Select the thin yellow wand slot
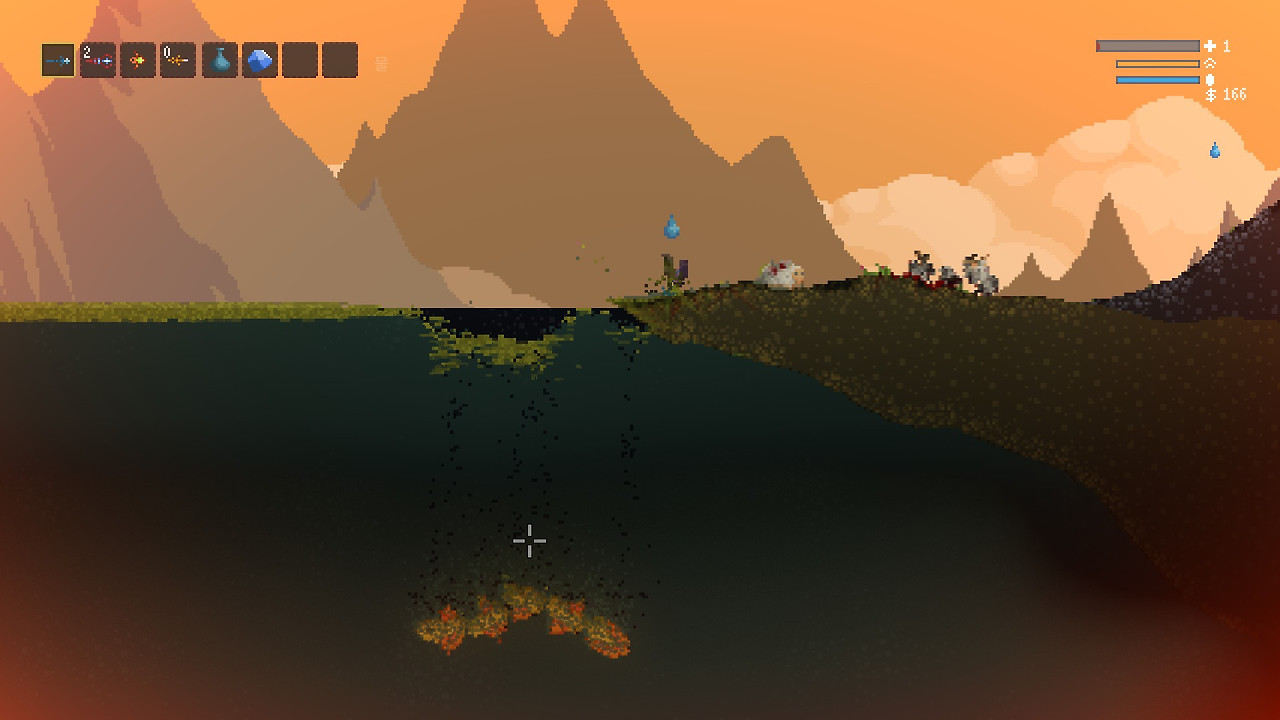 coord(178,60)
